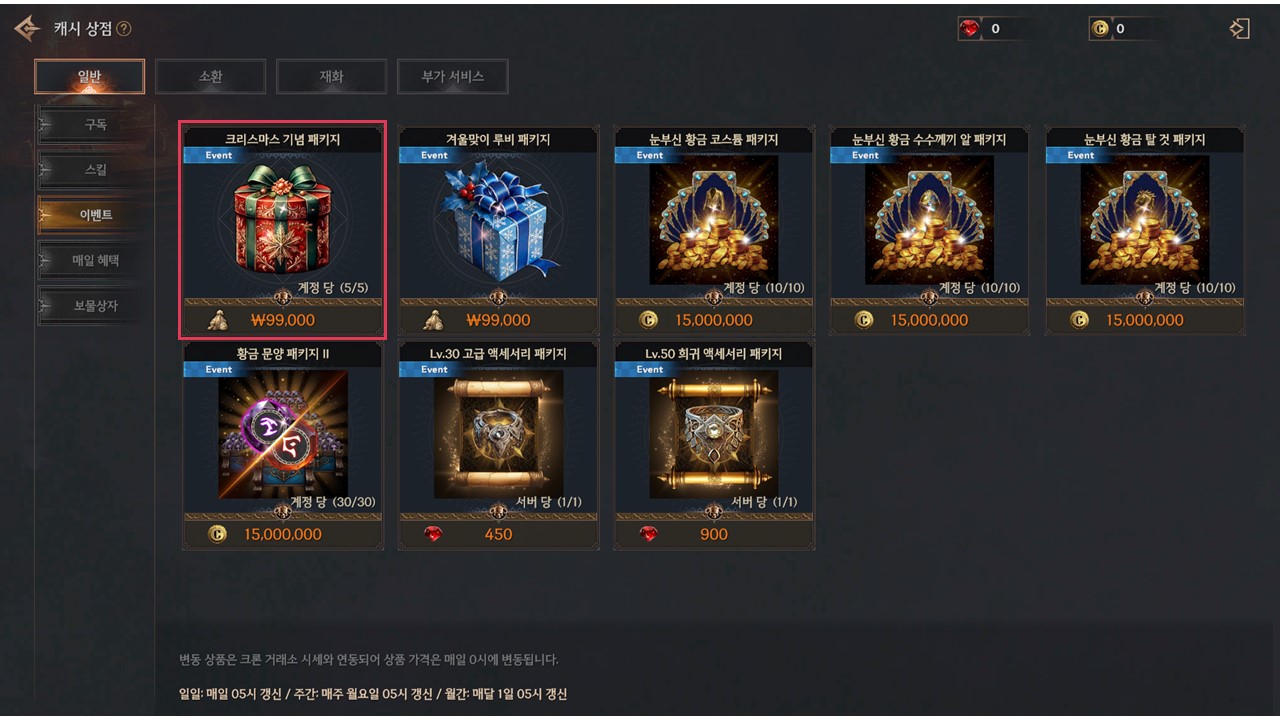Click the back arrow beside 캐시 상점

click(27, 29)
